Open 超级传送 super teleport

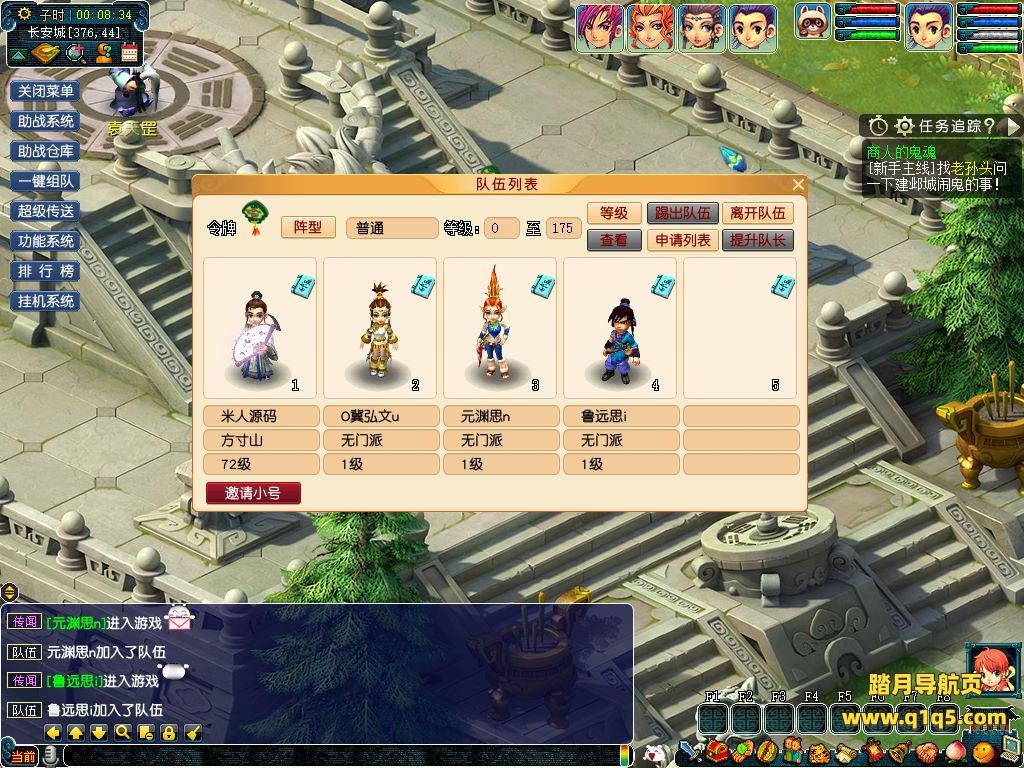coord(46,211)
